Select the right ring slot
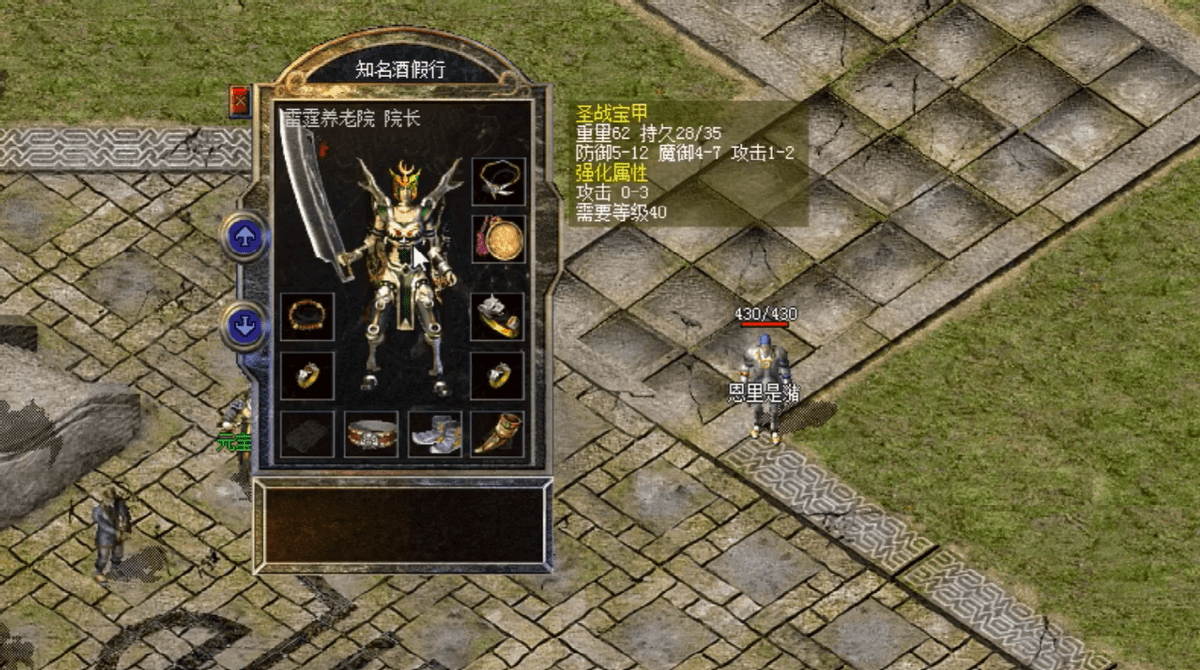This screenshot has width=1200, height=670. [x=497, y=375]
